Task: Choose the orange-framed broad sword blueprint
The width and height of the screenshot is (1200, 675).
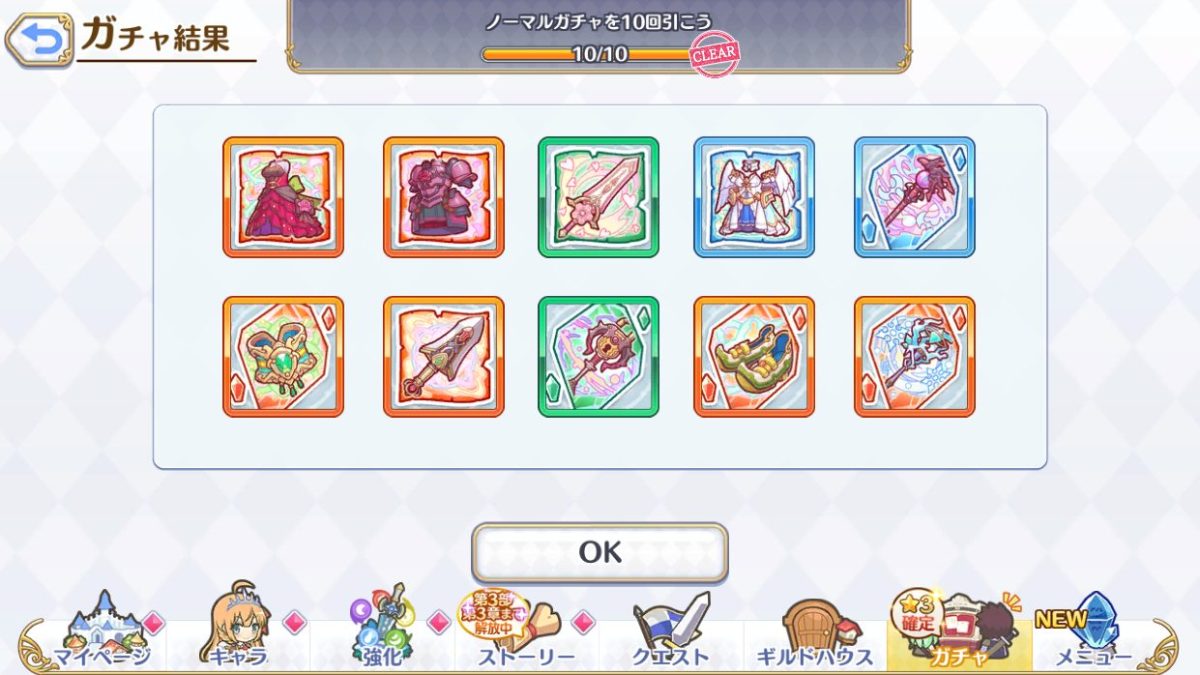Action: pyautogui.click(x=444, y=356)
